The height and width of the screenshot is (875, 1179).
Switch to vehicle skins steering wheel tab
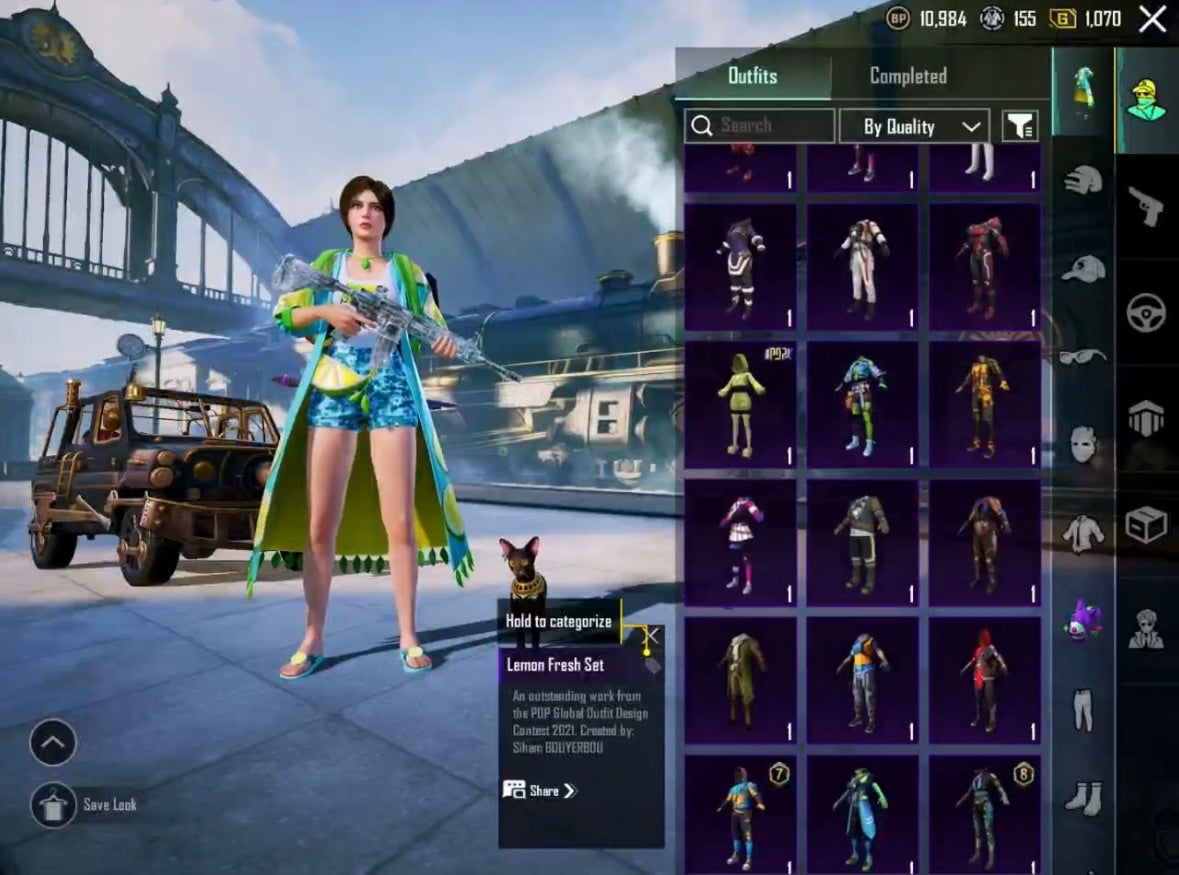[1146, 312]
